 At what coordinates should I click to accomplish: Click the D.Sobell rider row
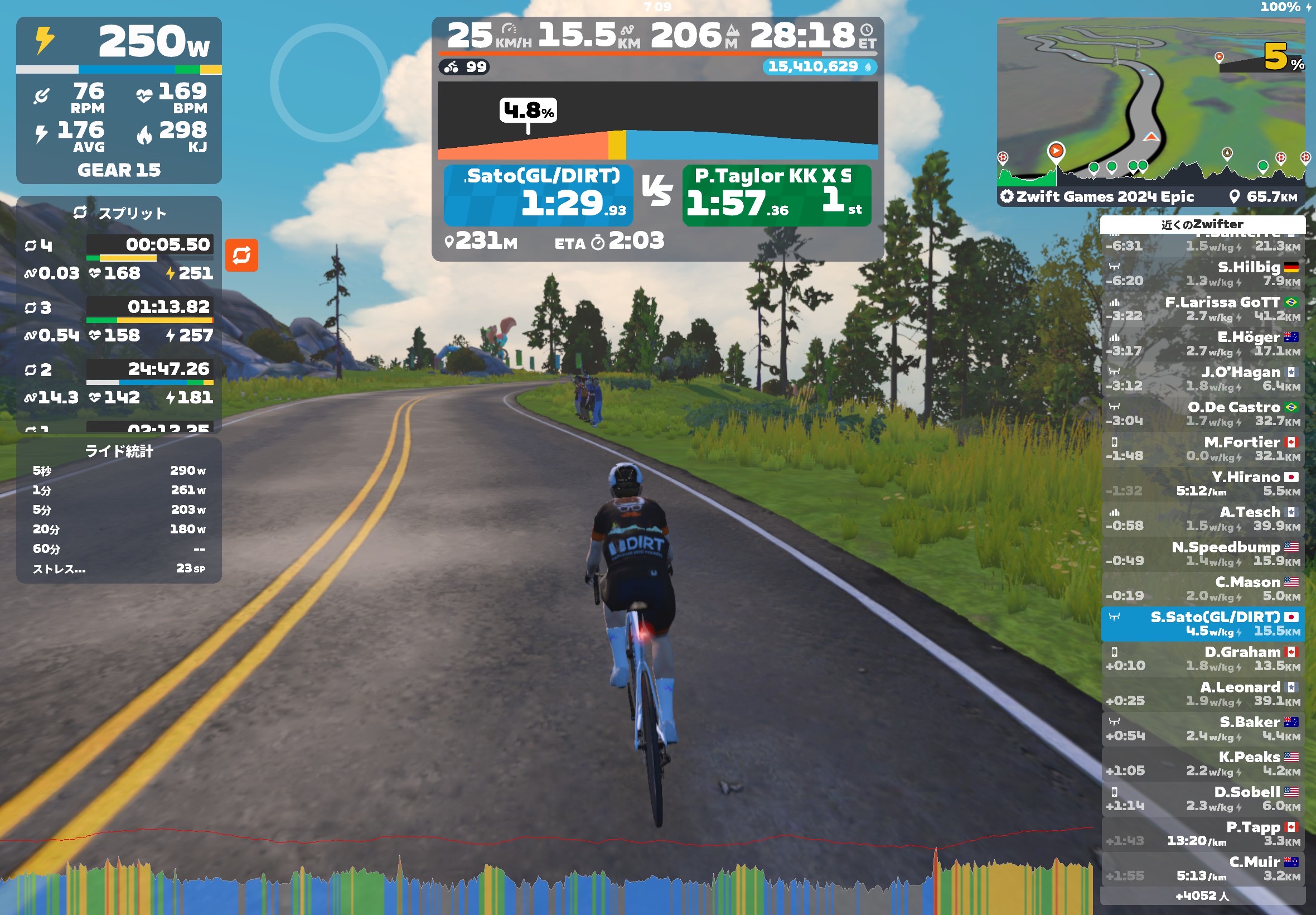pyautogui.click(x=1202, y=798)
